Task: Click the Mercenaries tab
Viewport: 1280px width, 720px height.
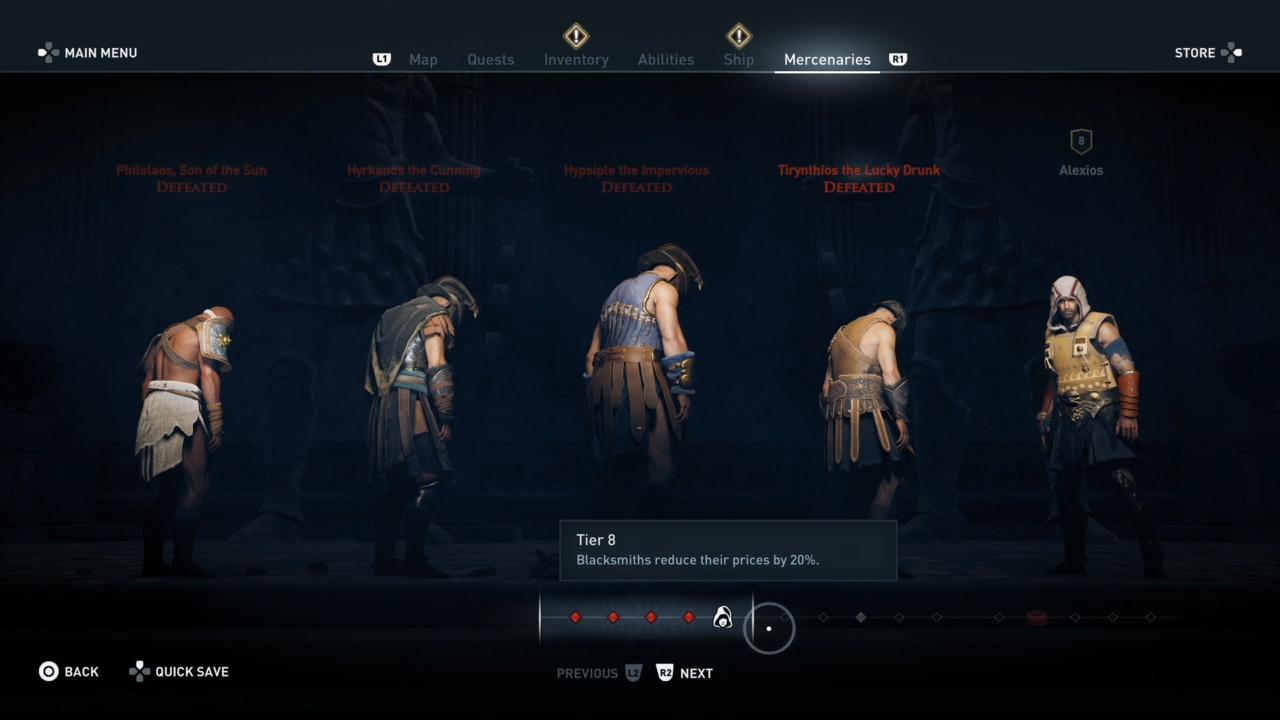Action: (827, 60)
